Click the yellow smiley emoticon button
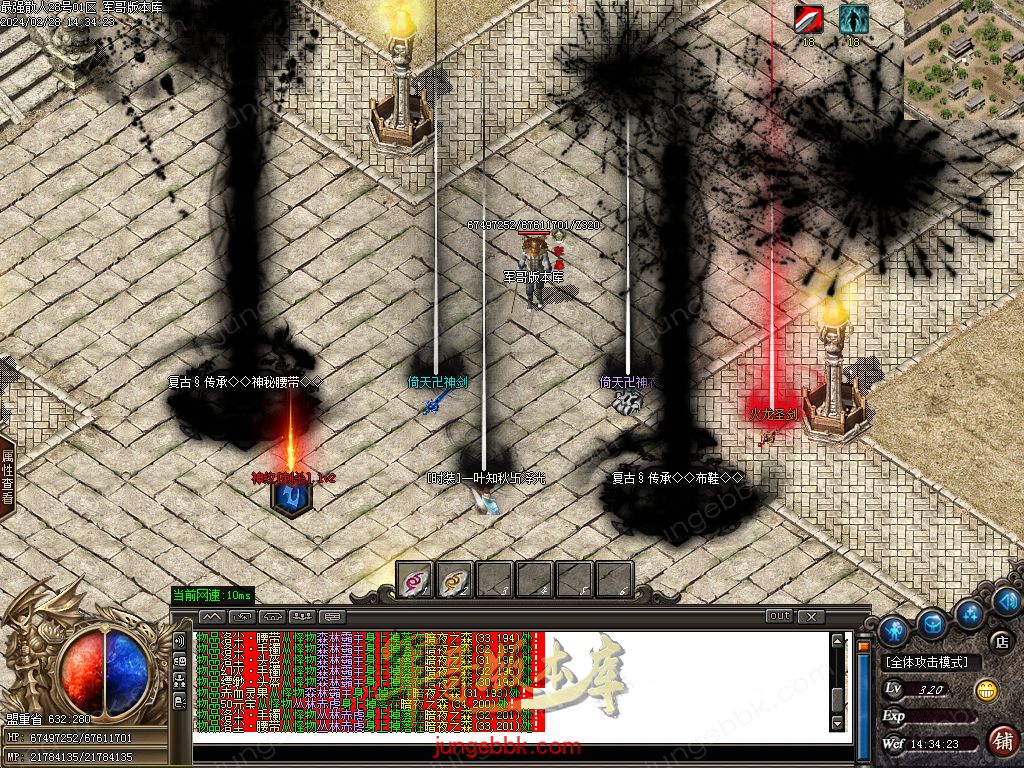The height and width of the screenshot is (768, 1024). [x=986, y=689]
